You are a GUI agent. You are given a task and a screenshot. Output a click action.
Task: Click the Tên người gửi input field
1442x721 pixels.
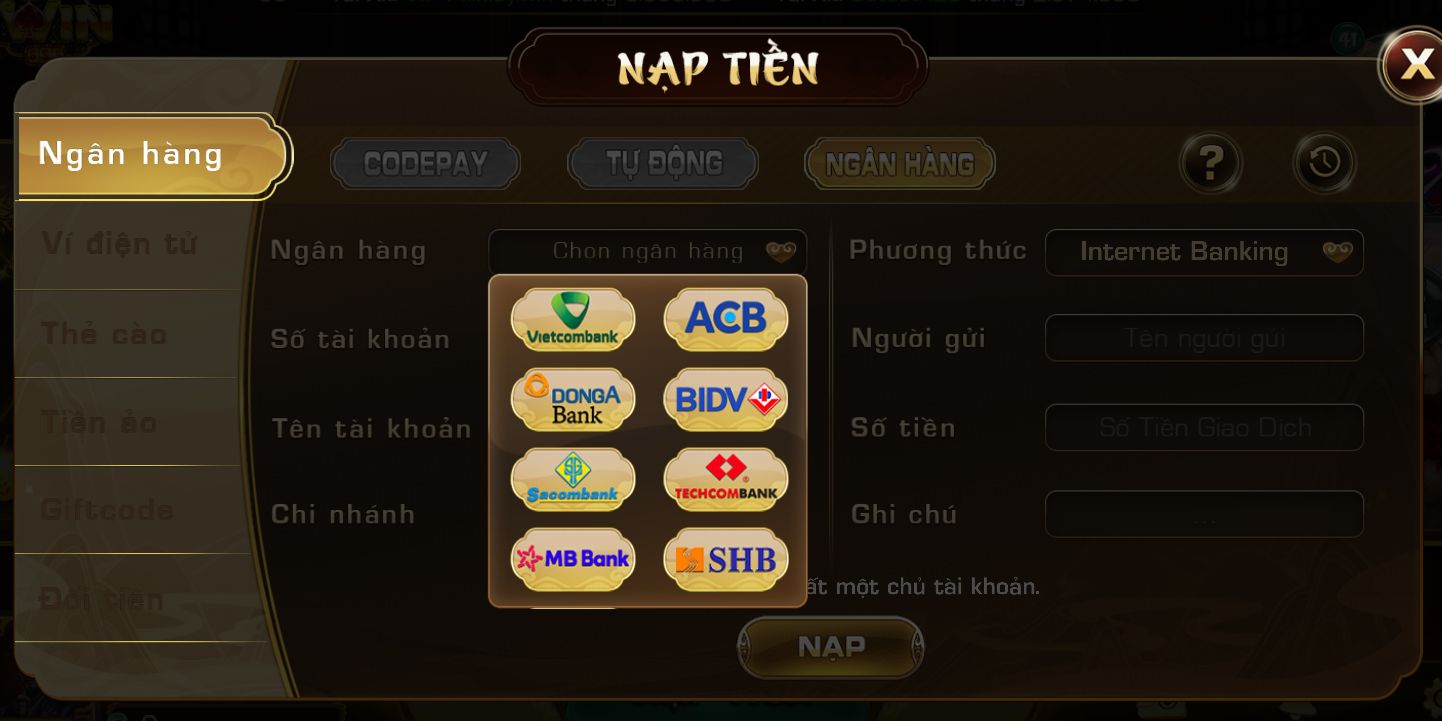click(x=1204, y=338)
